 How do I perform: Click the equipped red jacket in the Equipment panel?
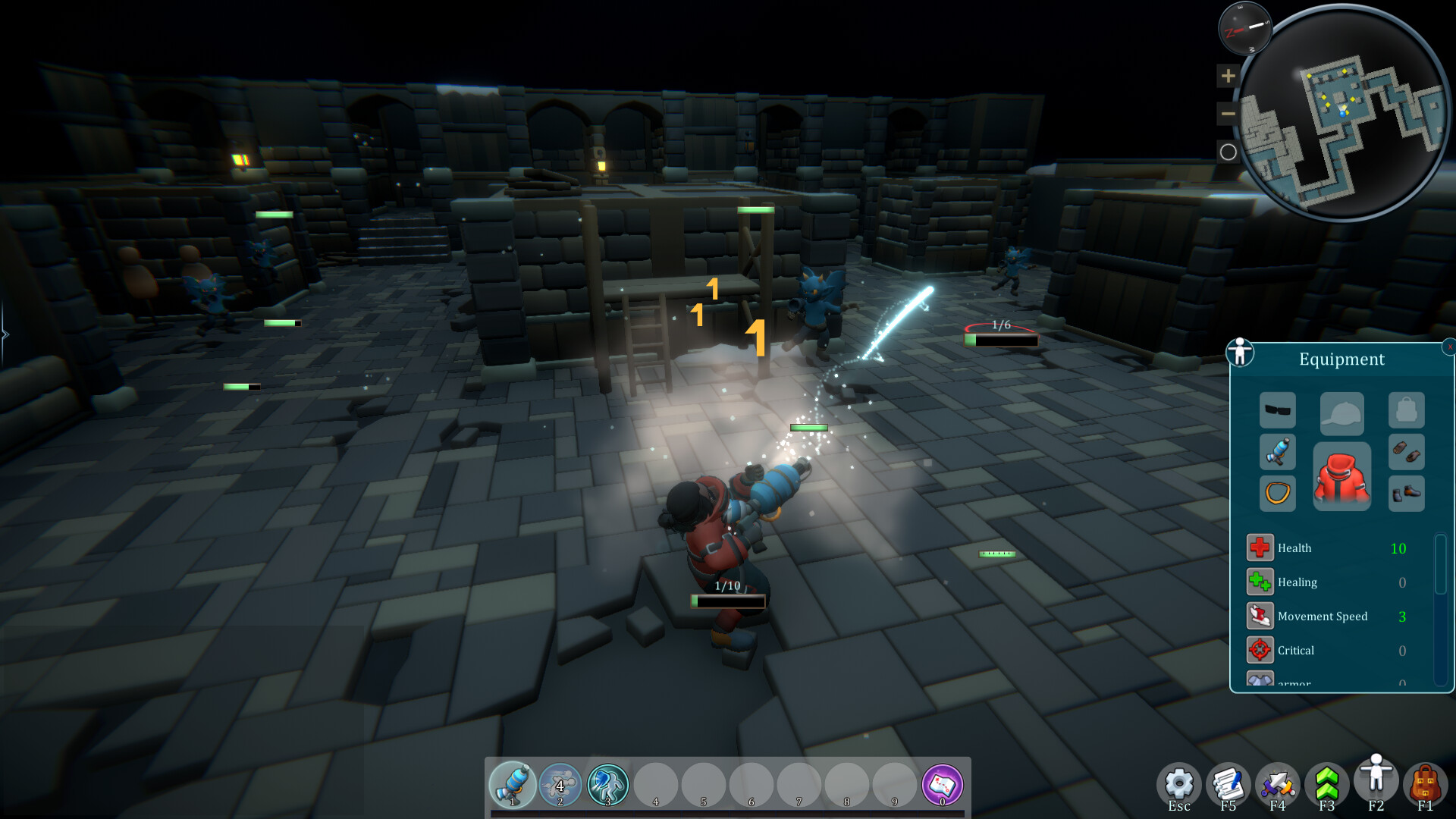pyautogui.click(x=1342, y=476)
